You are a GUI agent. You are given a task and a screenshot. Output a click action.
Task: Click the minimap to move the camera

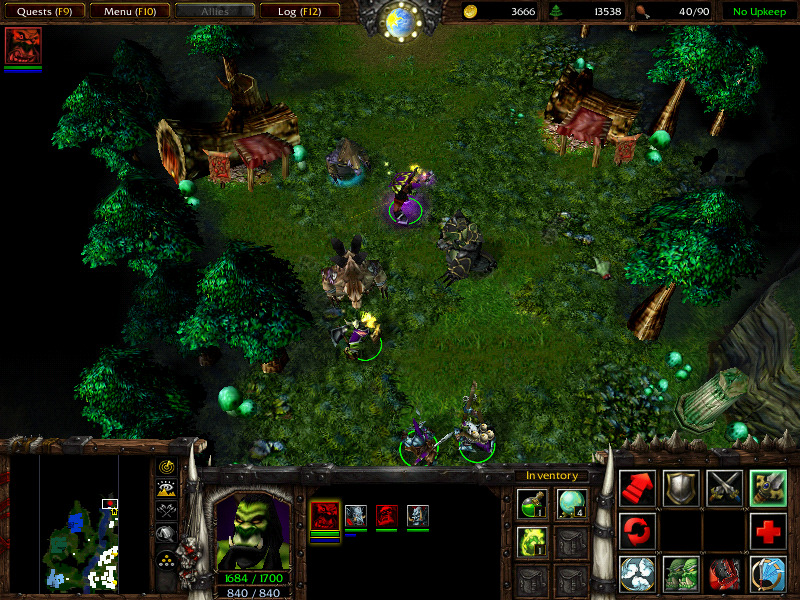pyautogui.click(x=80, y=525)
